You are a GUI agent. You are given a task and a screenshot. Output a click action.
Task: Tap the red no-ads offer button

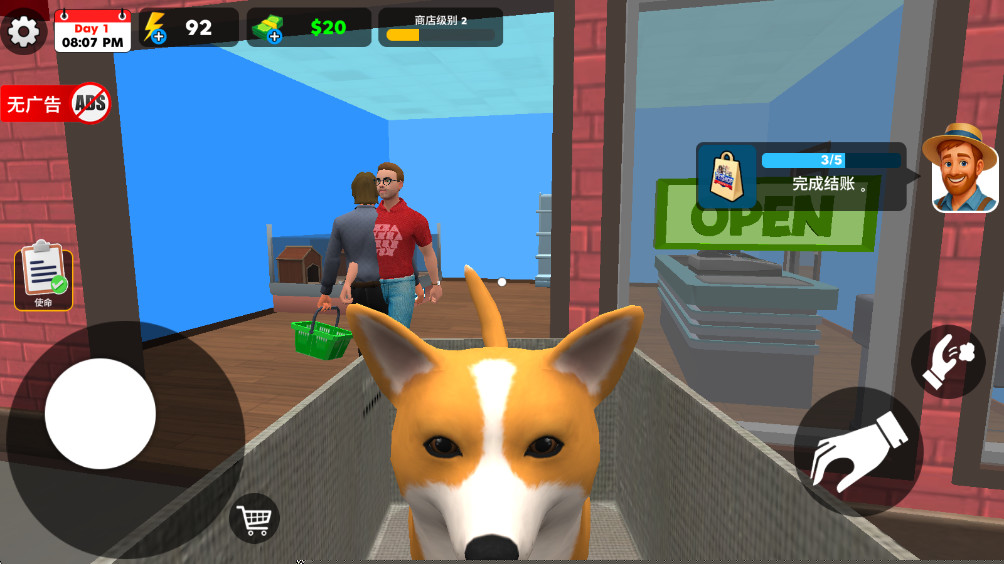click(56, 103)
